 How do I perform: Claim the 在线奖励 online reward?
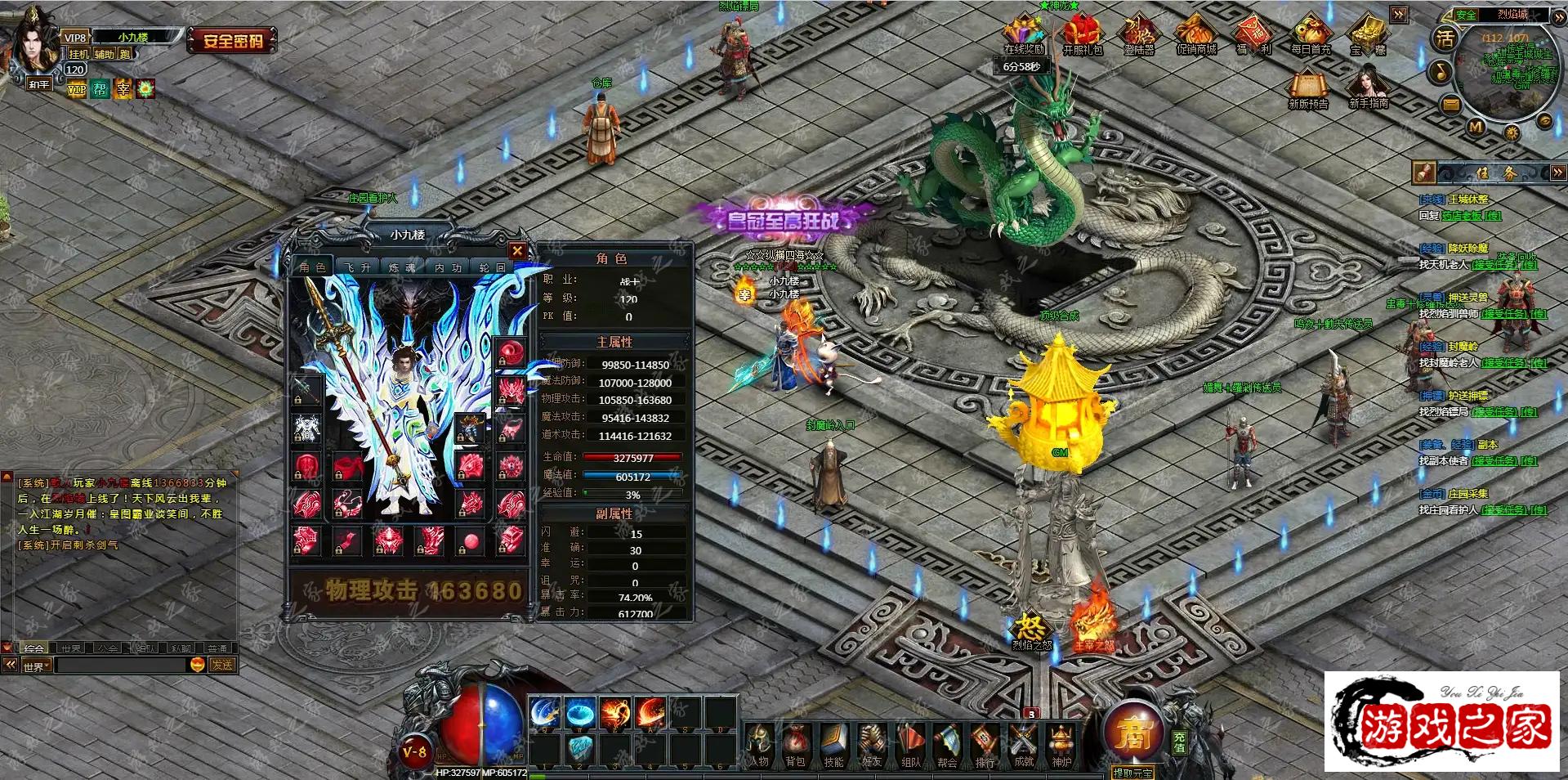pos(1024,35)
